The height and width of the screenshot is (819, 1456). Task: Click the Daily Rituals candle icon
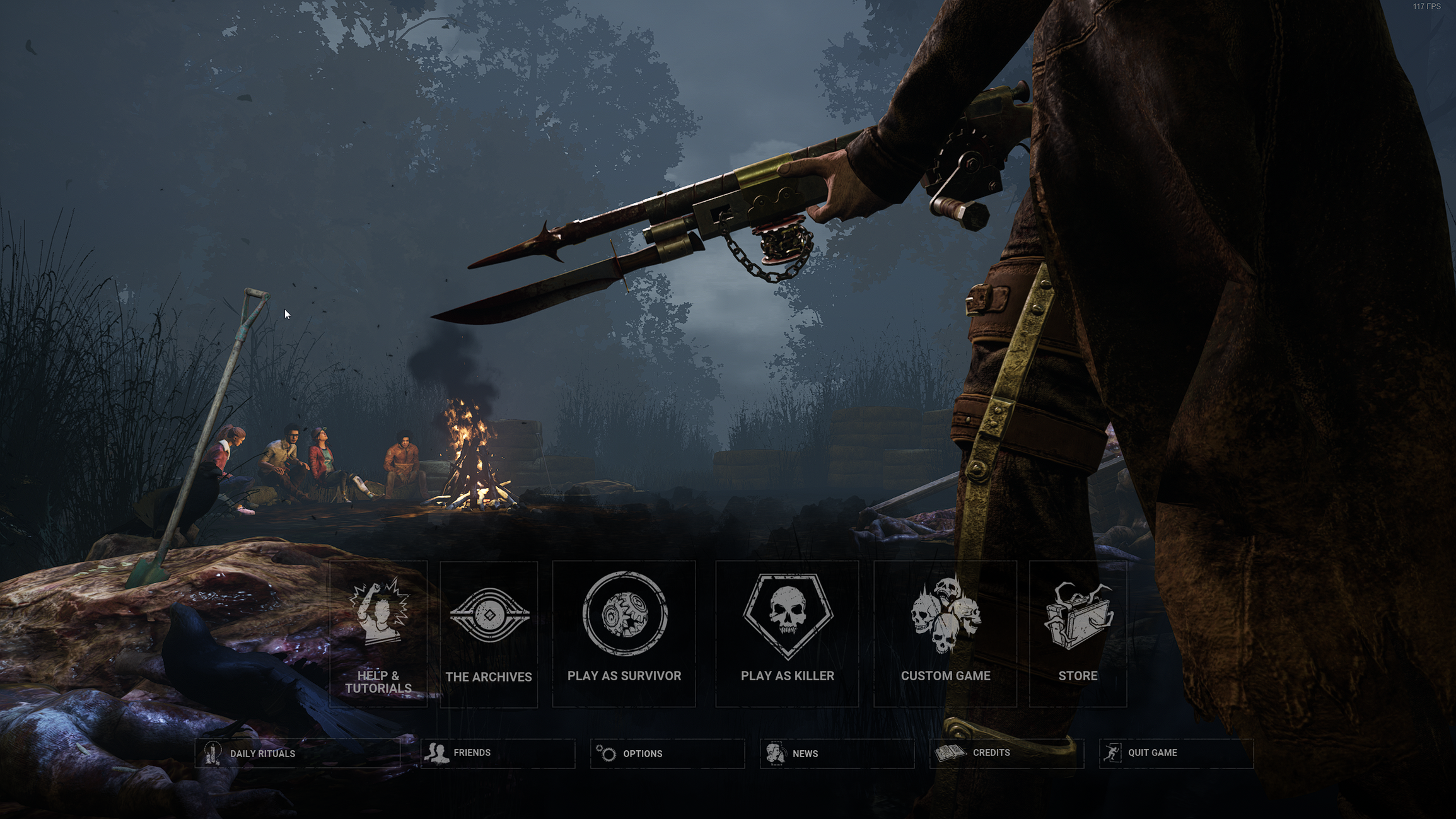(214, 753)
